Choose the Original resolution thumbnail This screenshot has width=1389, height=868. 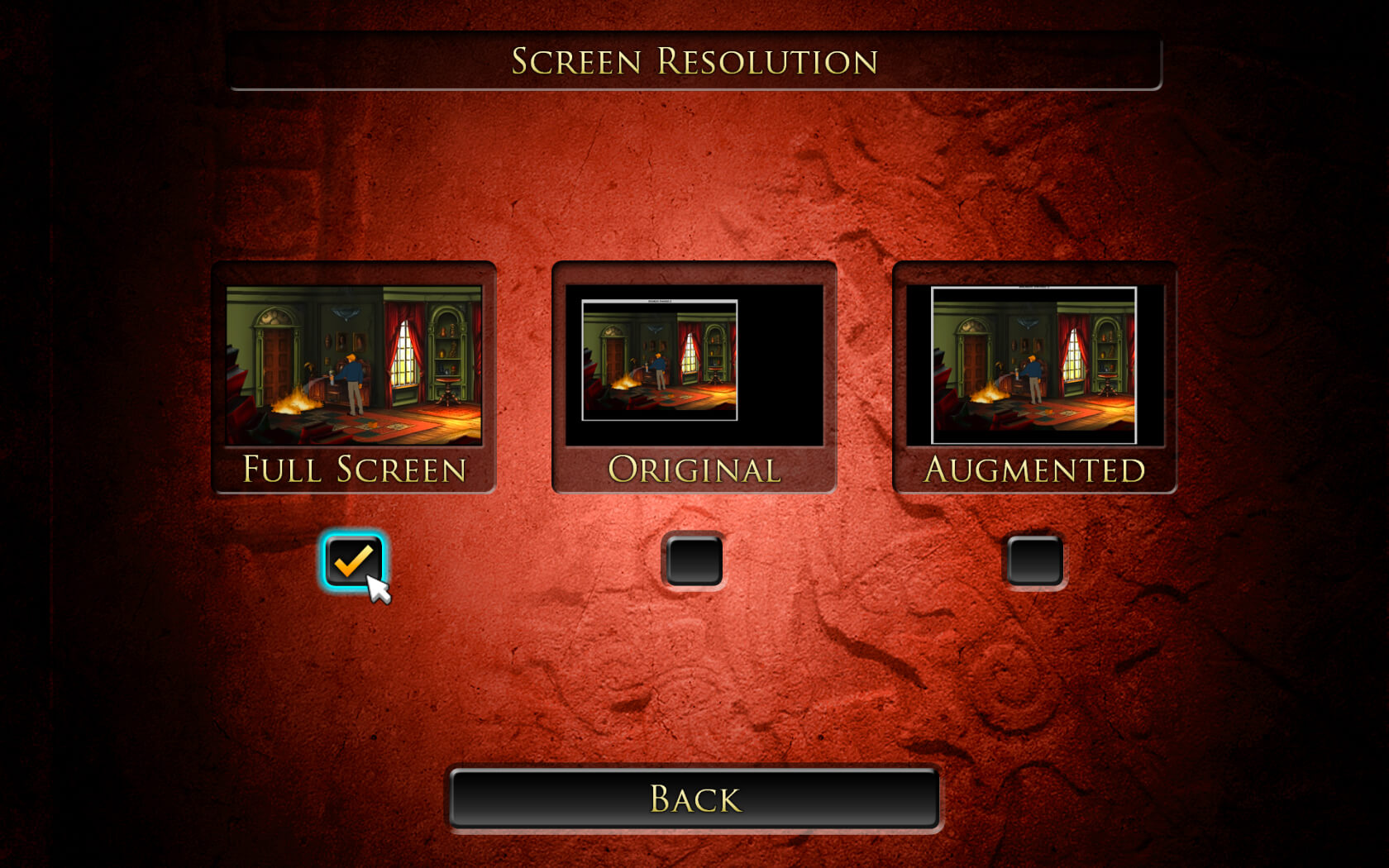pyautogui.click(x=694, y=365)
